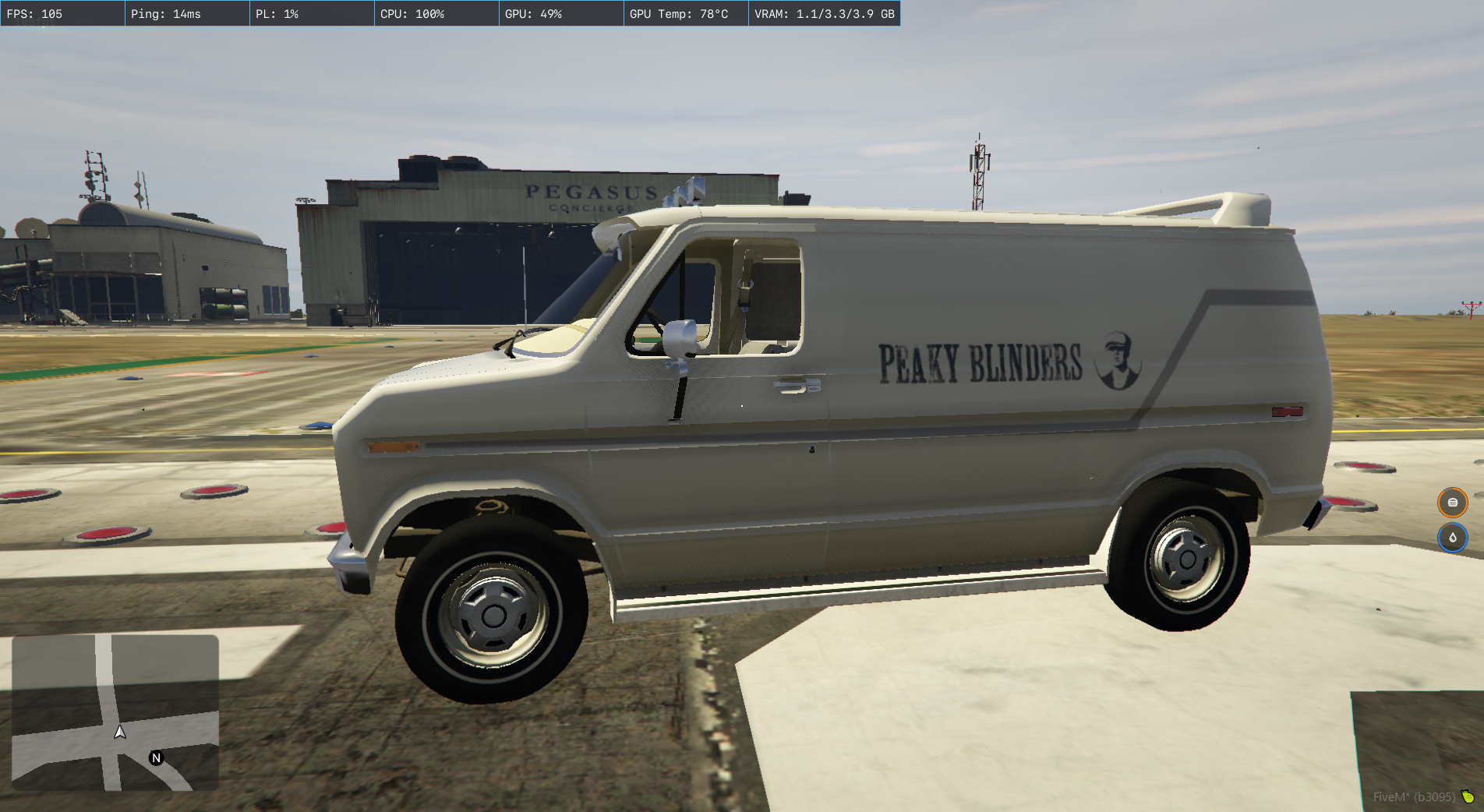The image size is (1484, 812).
Task: Select the blue thirst droplet icon
Action: click(x=1452, y=538)
